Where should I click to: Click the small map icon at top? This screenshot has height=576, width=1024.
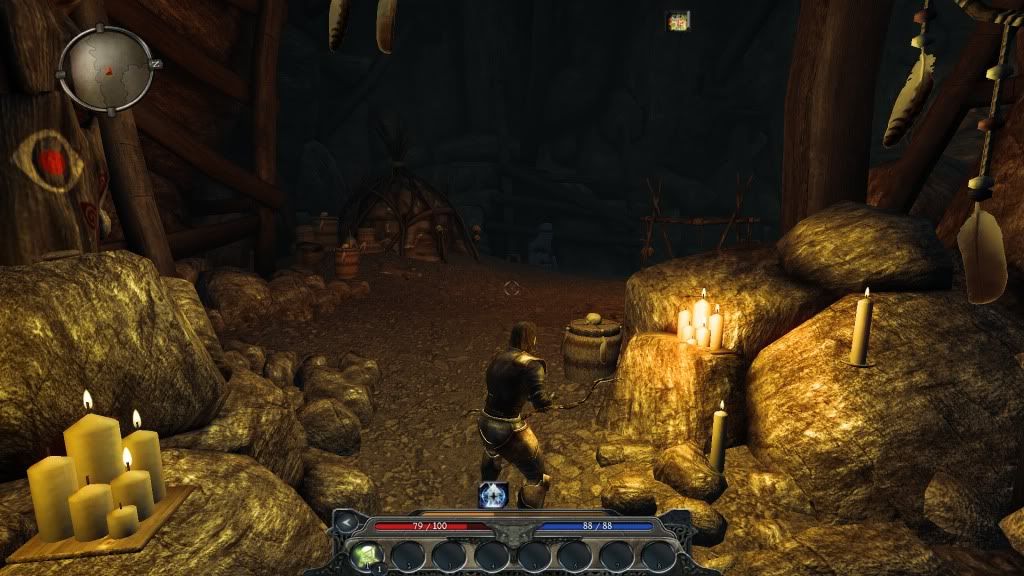pyautogui.click(x=678, y=21)
